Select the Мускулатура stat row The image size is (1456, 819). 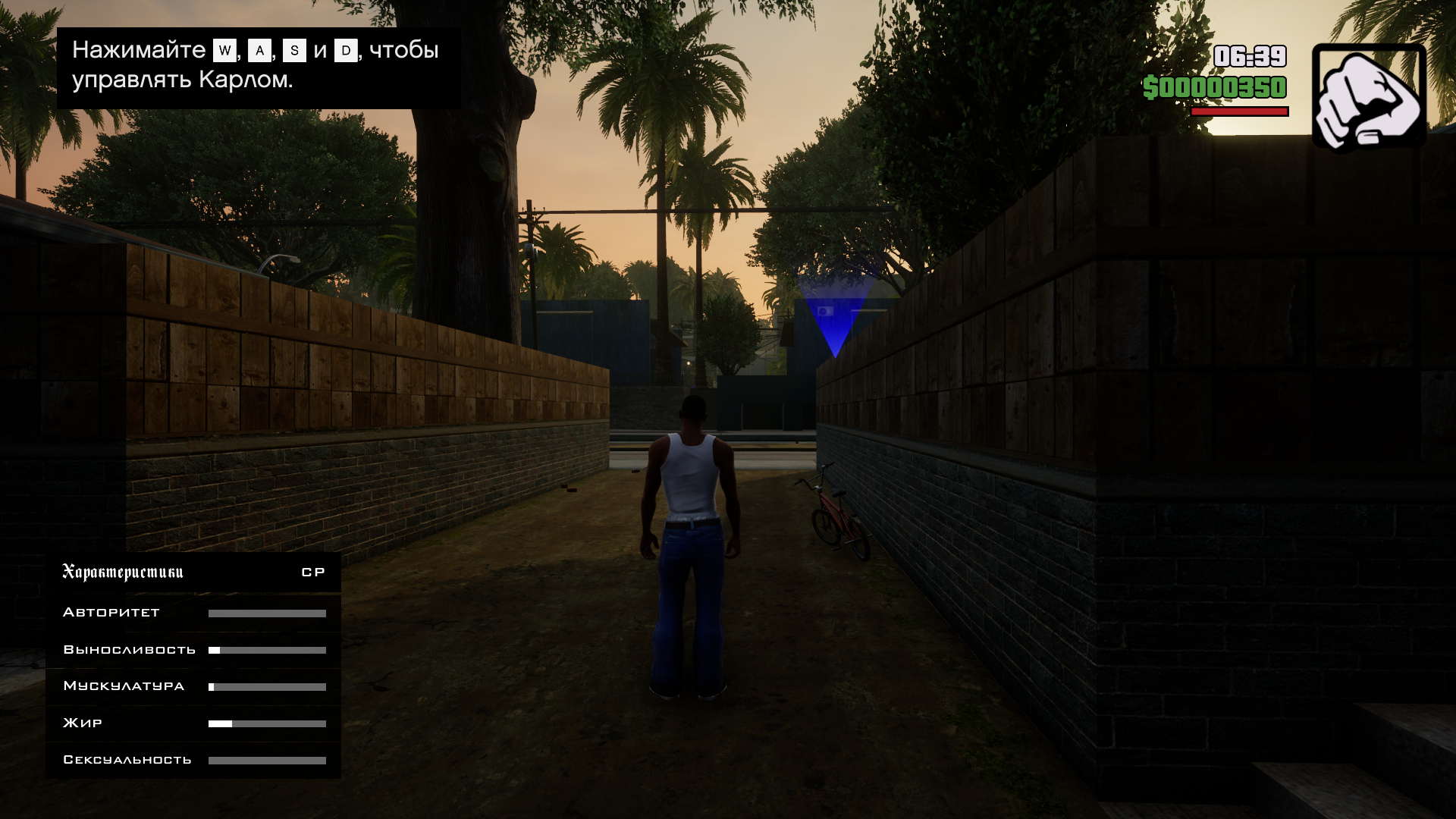pyautogui.click(x=193, y=686)
